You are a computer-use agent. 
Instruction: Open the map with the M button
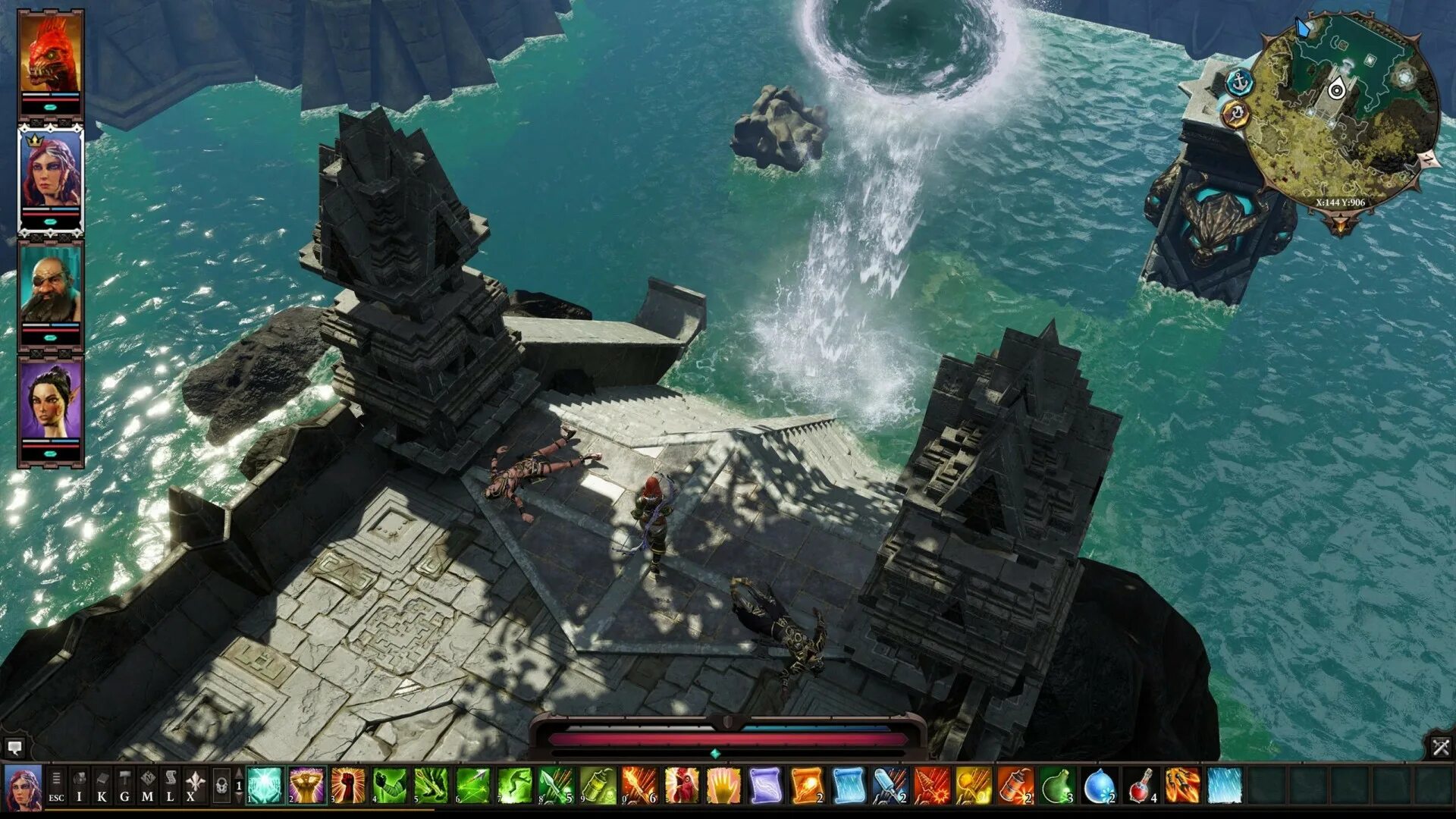147,787
